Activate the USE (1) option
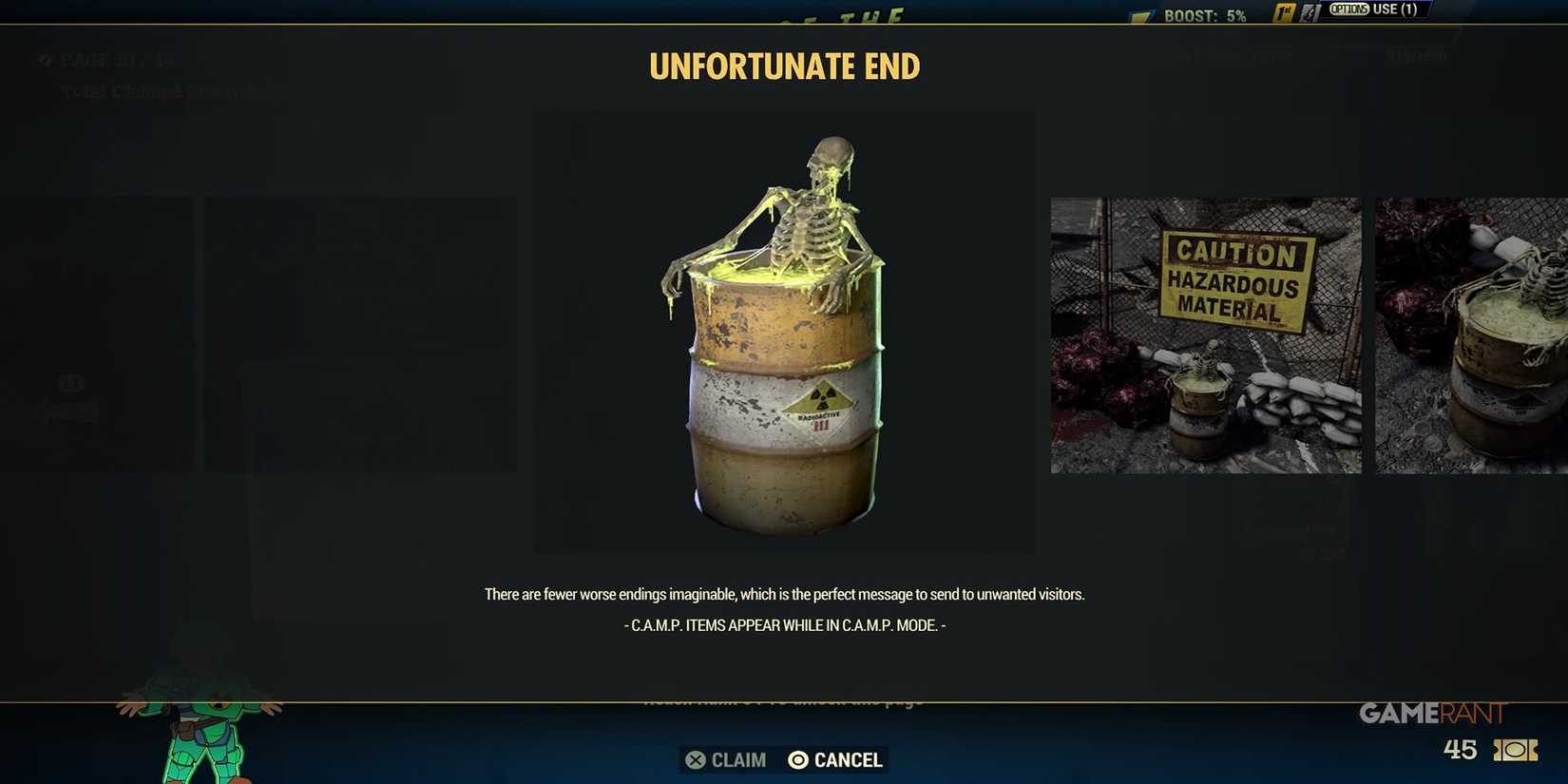The image size is (1568, 784). pos(1376,10)
